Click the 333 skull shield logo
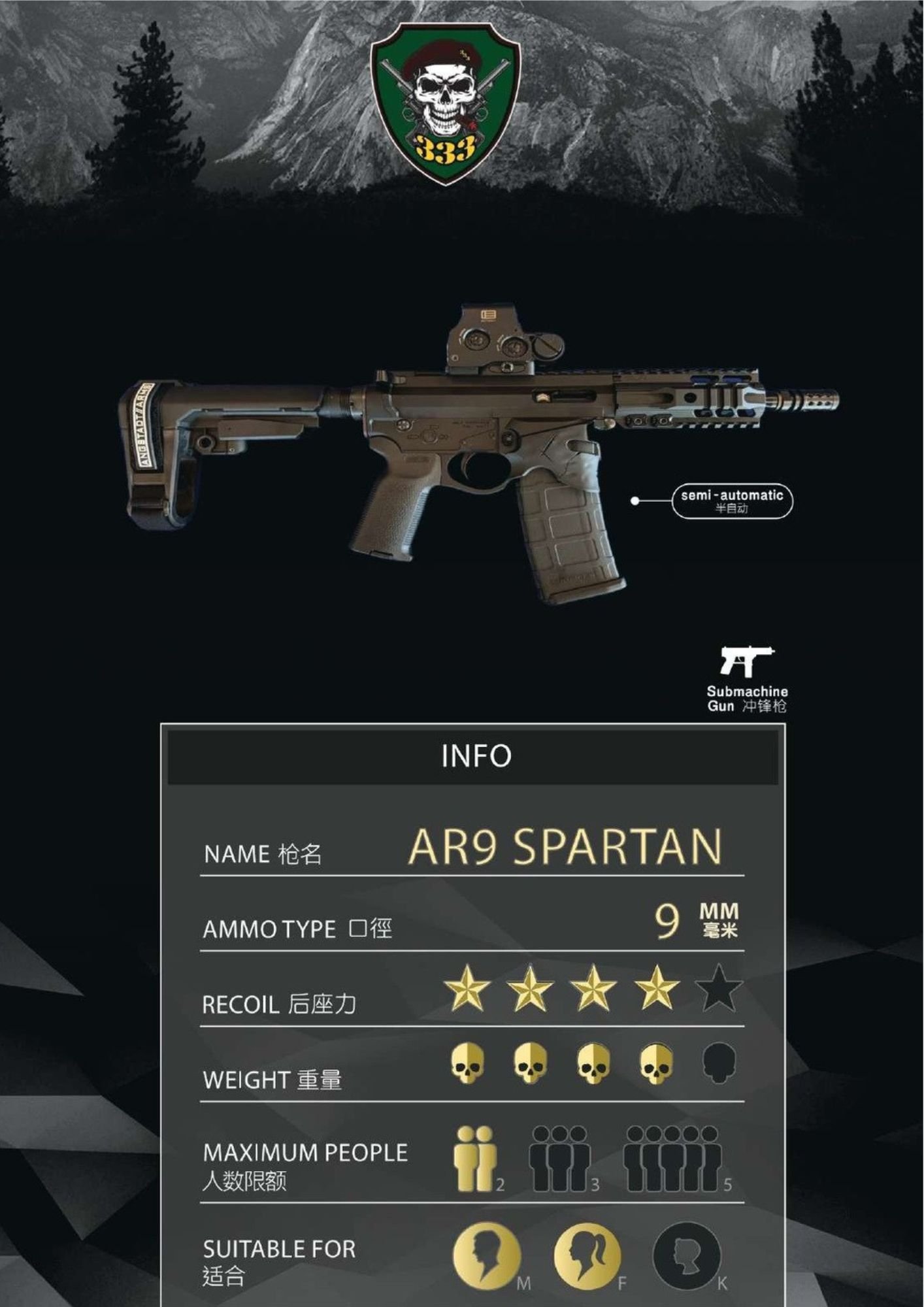The height and width of the screenshot is (1307, 924). [446, 102]
